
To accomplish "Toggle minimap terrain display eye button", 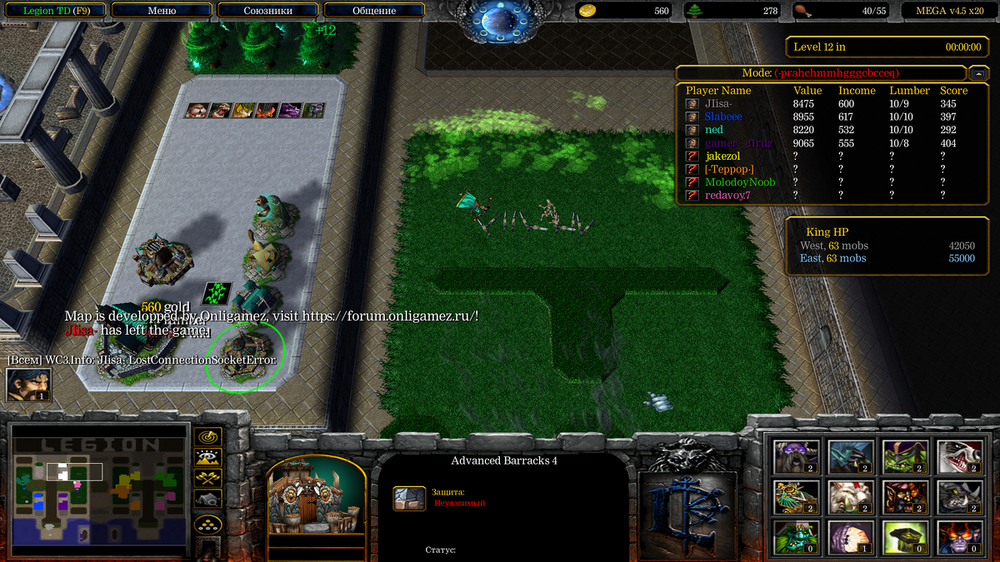I will [x=208, y=458].
